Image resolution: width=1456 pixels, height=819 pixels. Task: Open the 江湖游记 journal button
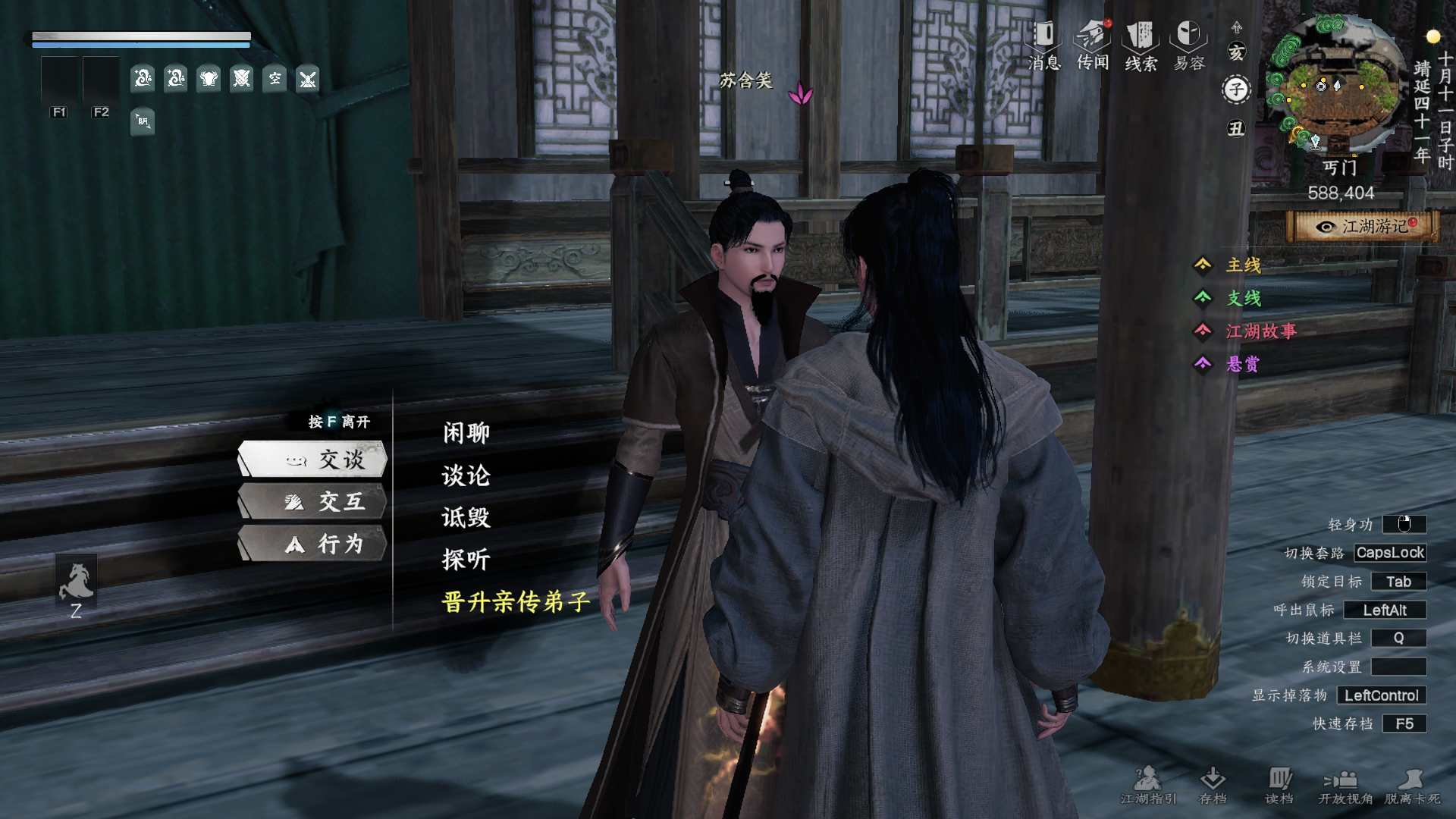pos(1363,227)
